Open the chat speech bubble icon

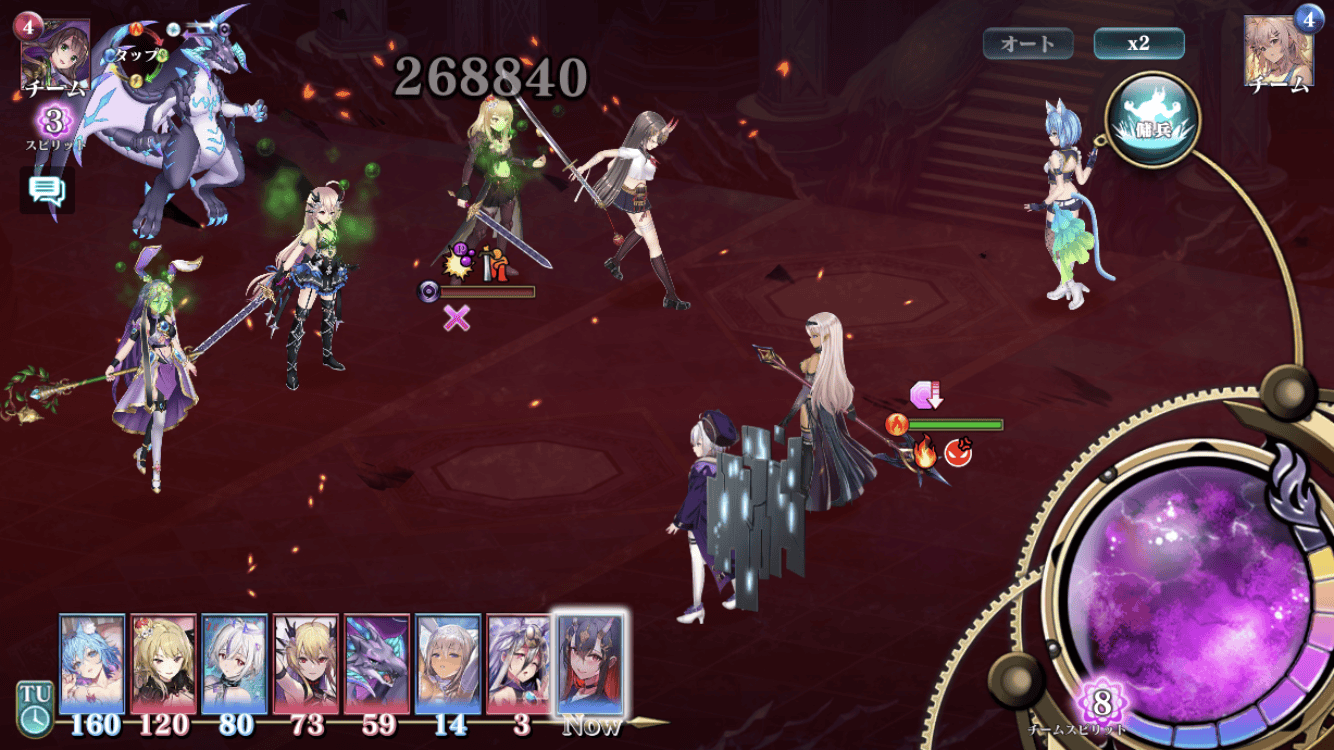click(x=46, y=190)
